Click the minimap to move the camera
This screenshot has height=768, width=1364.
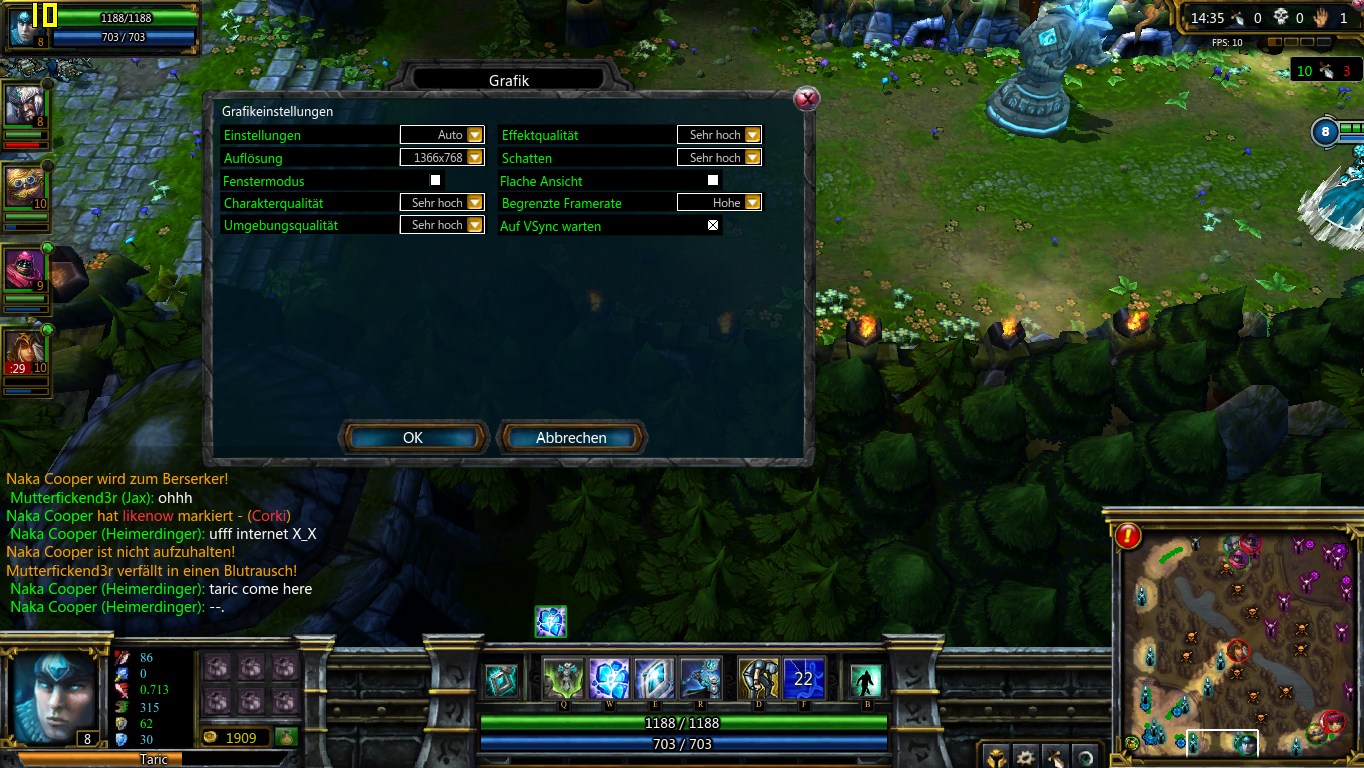tap(1237, 640)
